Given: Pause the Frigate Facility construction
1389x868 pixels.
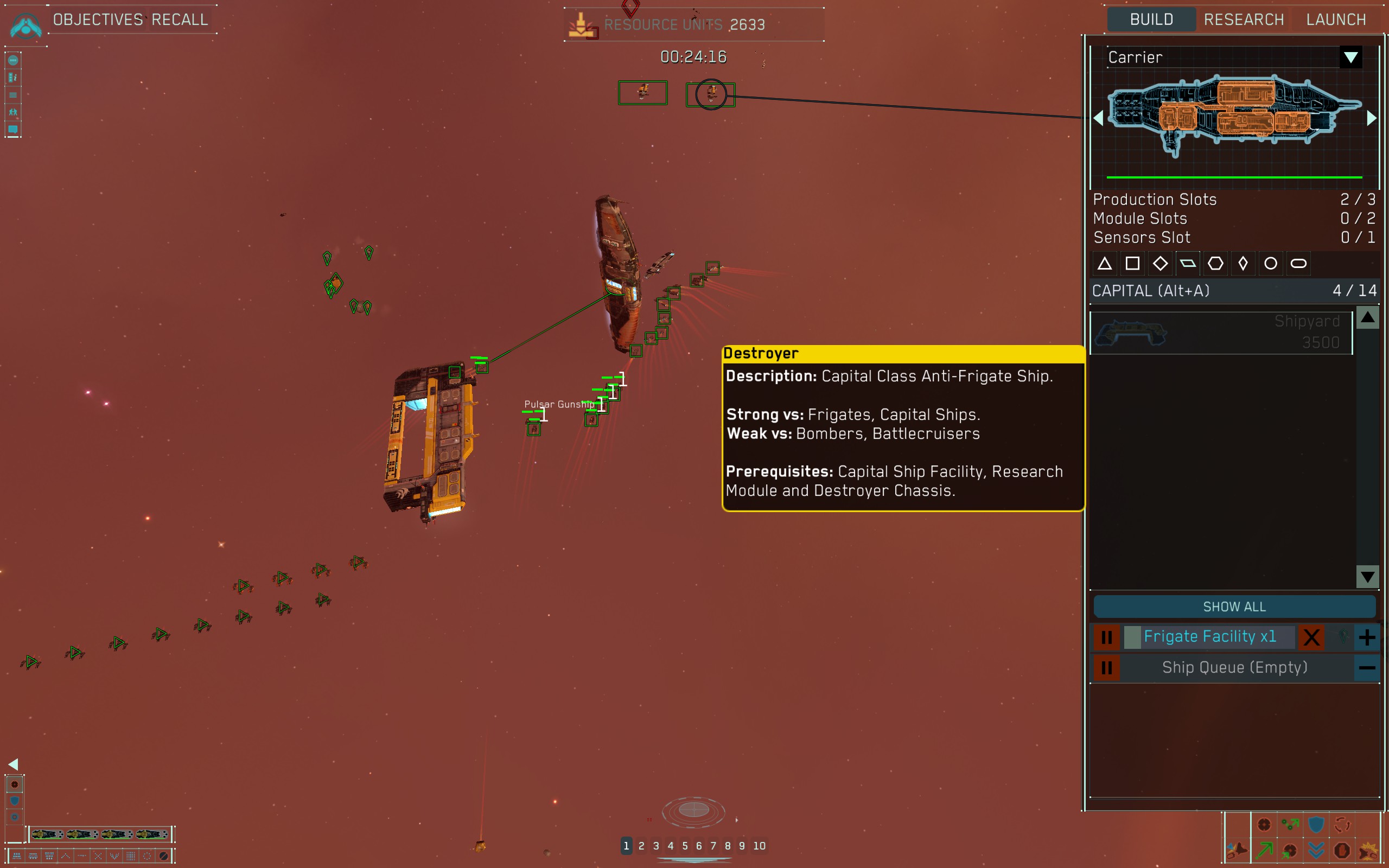Looking at the screenshot, I should (x=1107, y=637).
